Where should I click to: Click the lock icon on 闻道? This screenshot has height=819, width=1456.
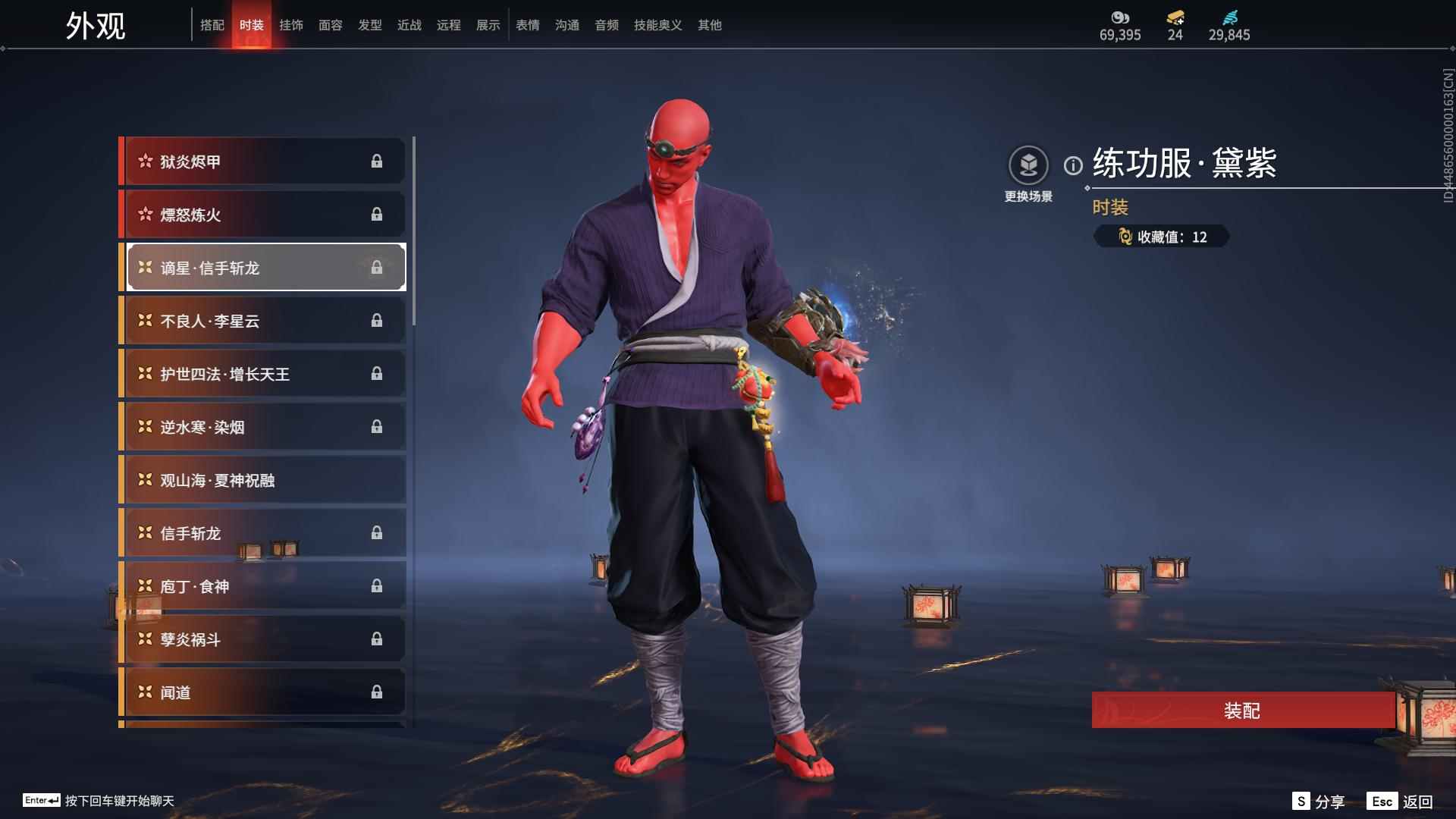(x=377, y=692)
